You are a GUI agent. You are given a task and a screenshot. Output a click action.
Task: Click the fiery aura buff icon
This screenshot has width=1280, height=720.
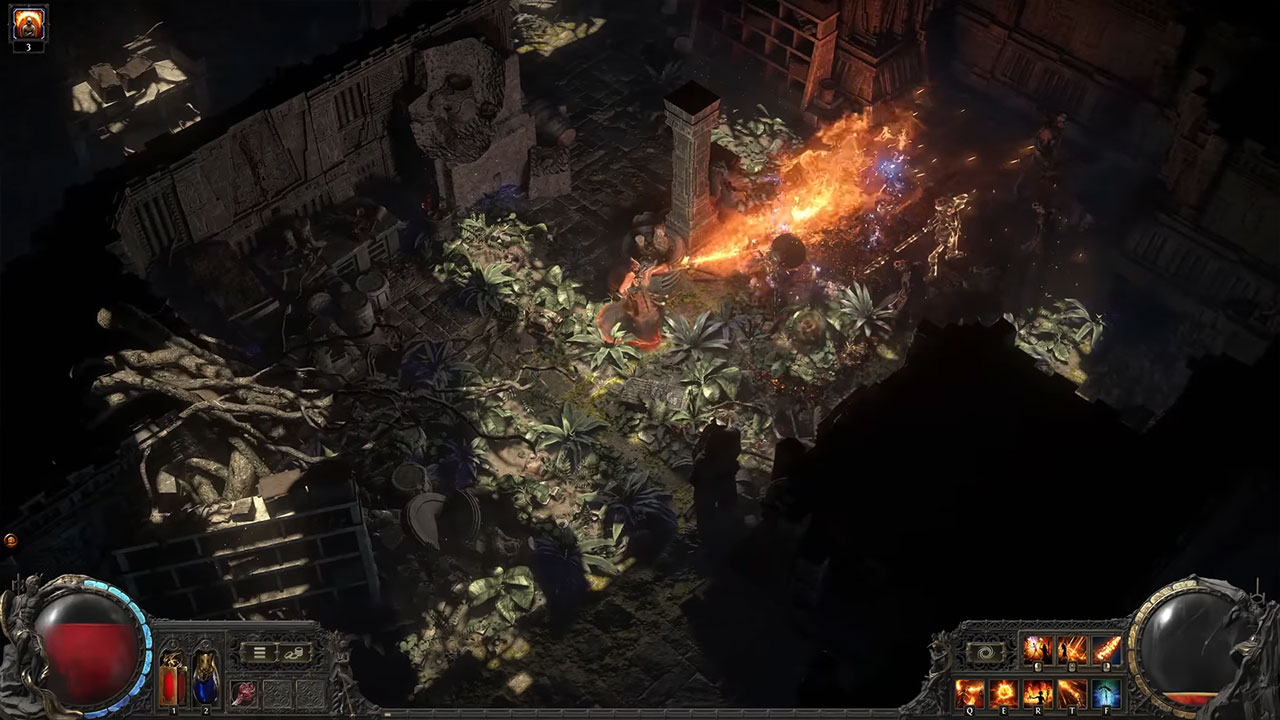point(29,22)
